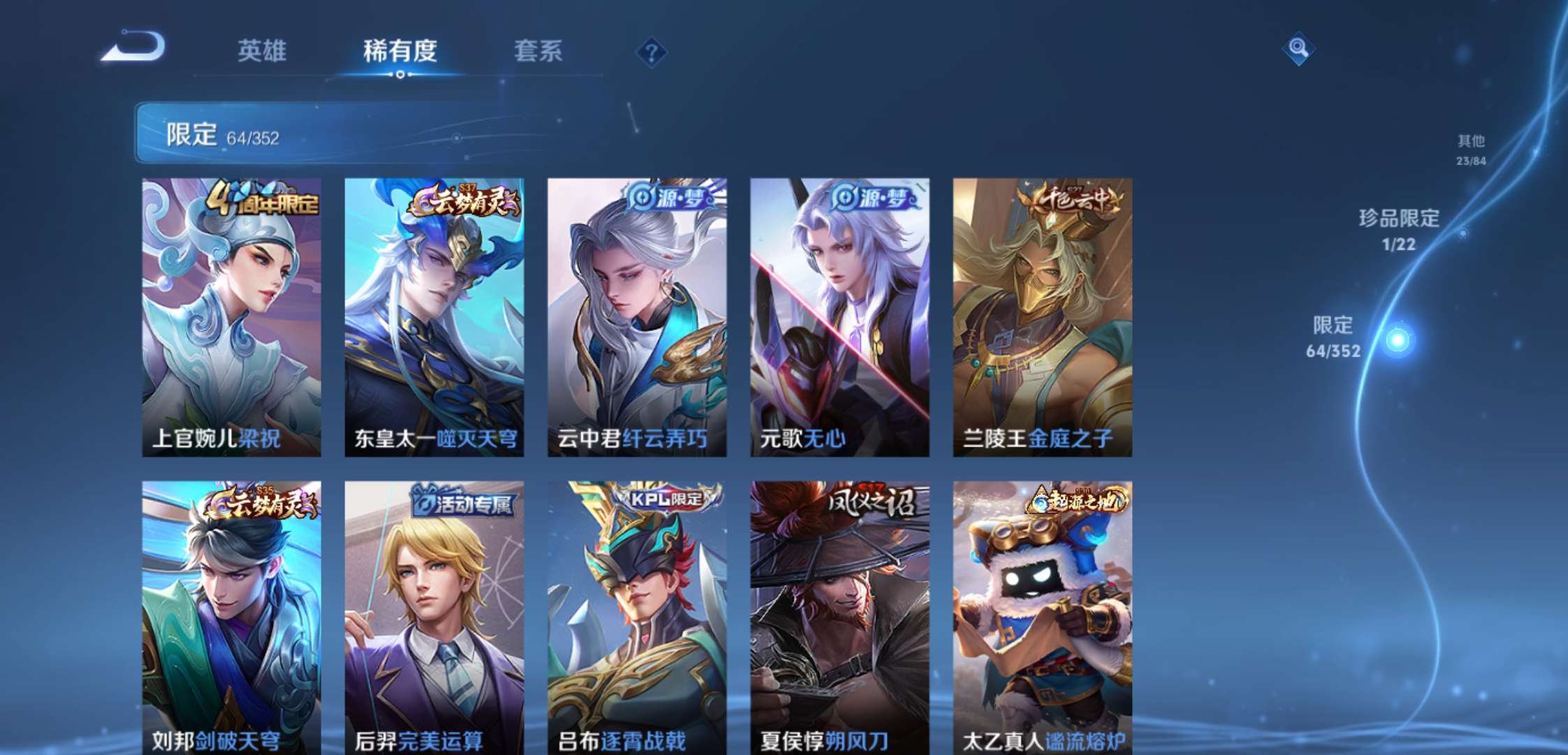Viewport: 1568px width, 755px height.
Task: Select the 限定 64/352 rarity marker
Action: [x=1333, y=337]
